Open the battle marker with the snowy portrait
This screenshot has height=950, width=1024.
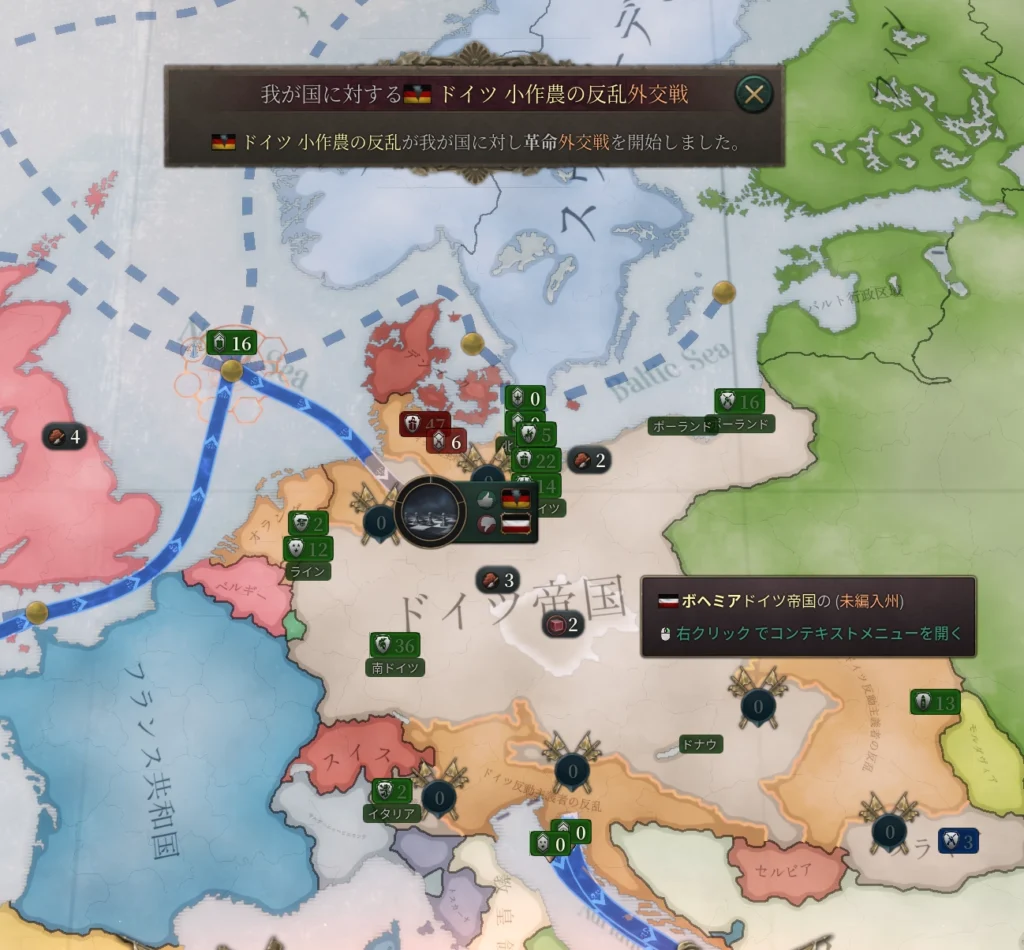432,511
